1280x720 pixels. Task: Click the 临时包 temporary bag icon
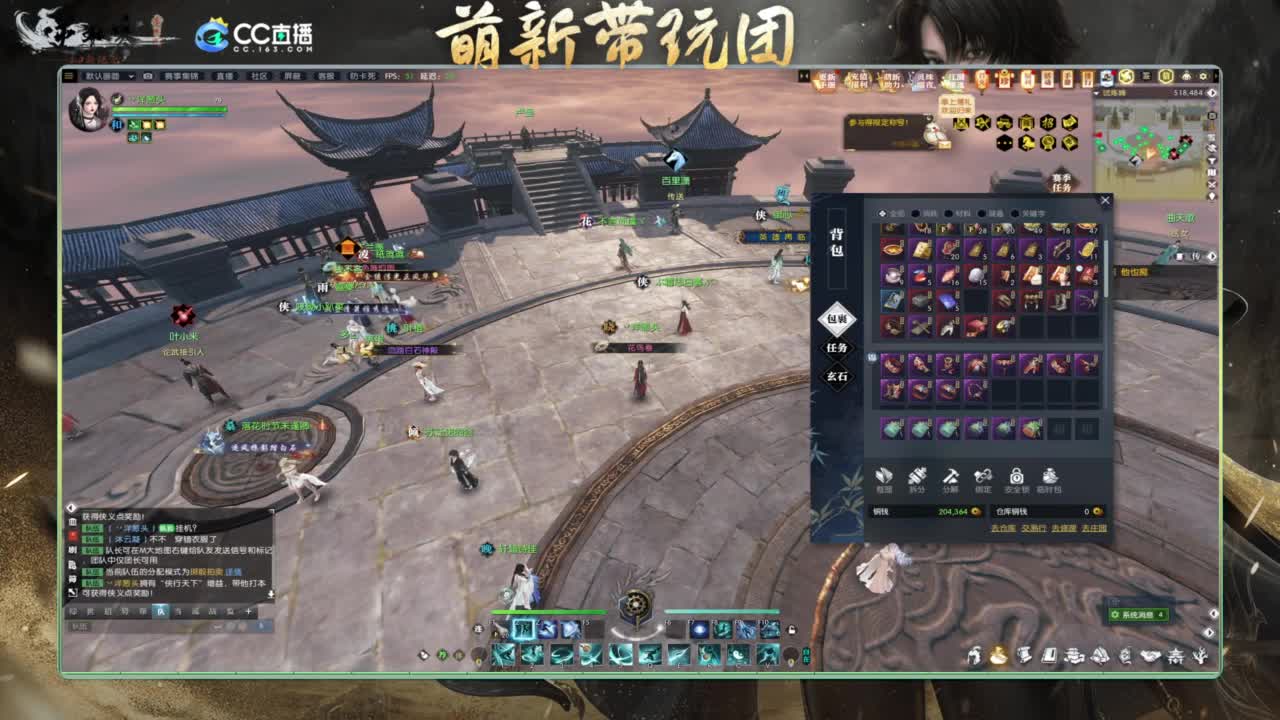coord(1050,477)
